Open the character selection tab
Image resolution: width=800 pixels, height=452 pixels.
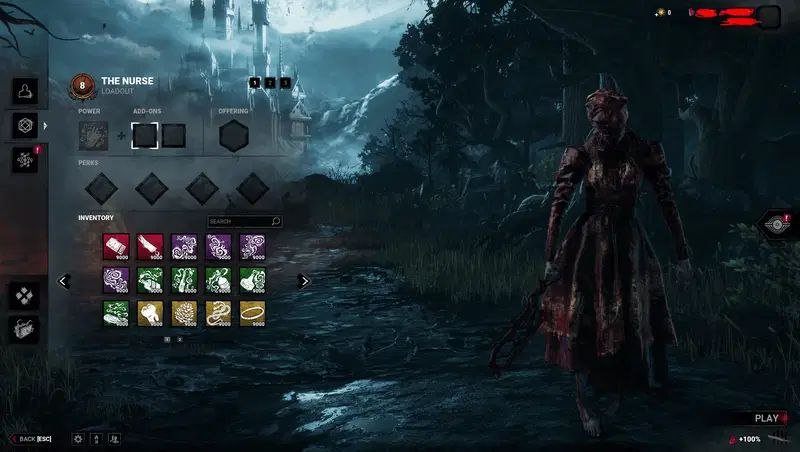pos(24,92)
